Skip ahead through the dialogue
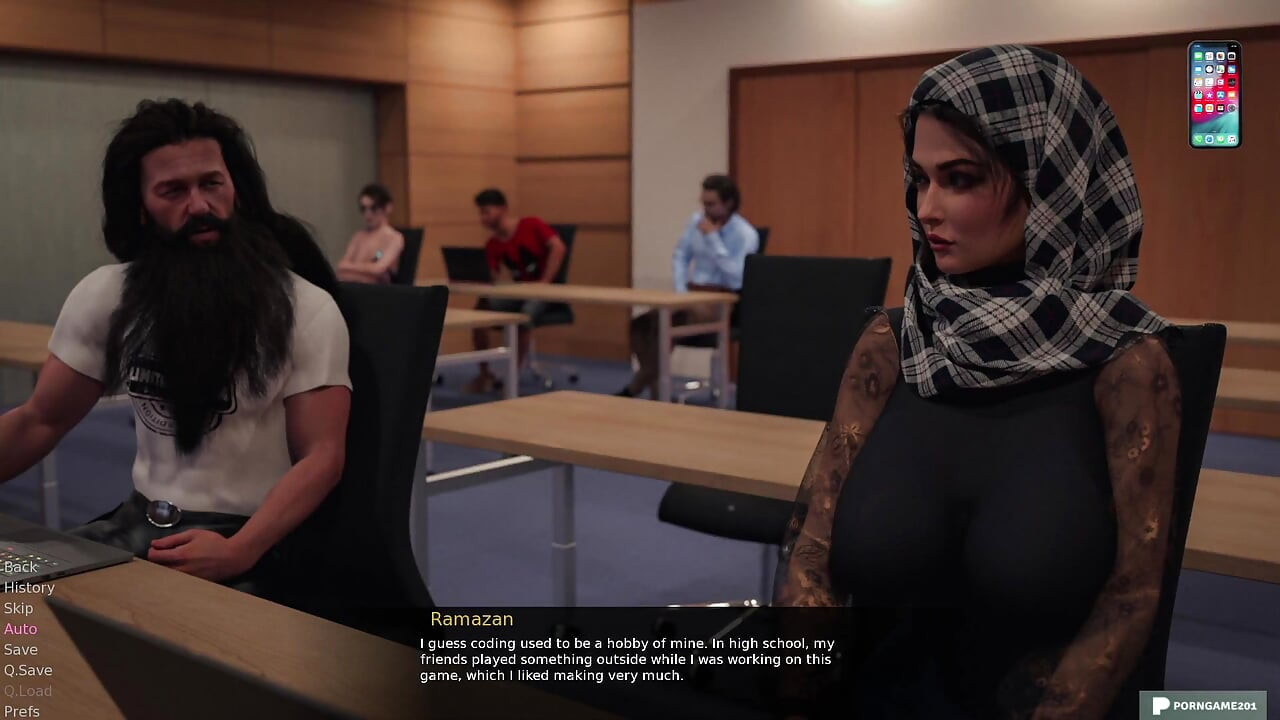The width and height of the screenshot is (1280, 720). click(18, 608)
